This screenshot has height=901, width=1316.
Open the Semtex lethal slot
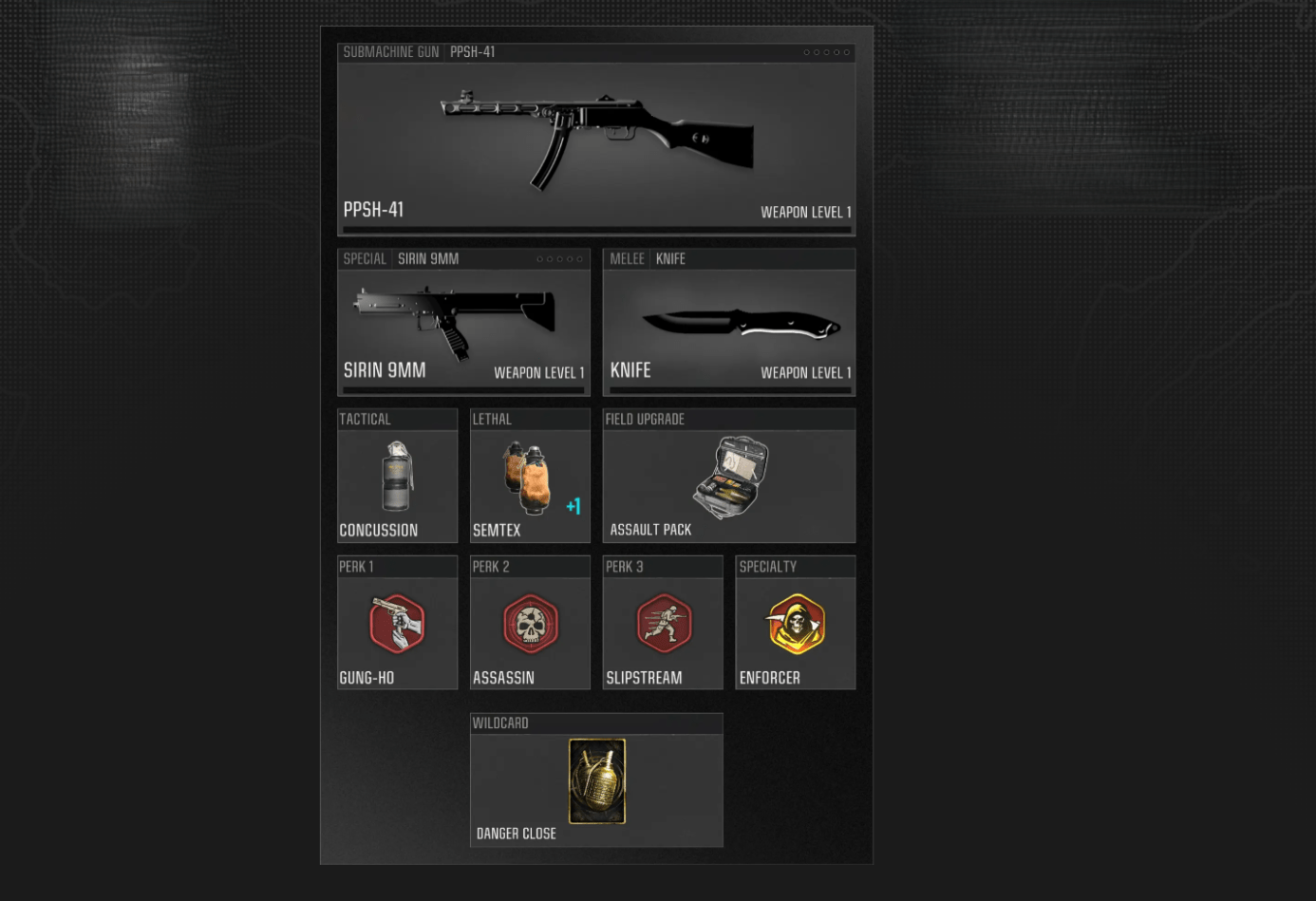tap(530, 478)
